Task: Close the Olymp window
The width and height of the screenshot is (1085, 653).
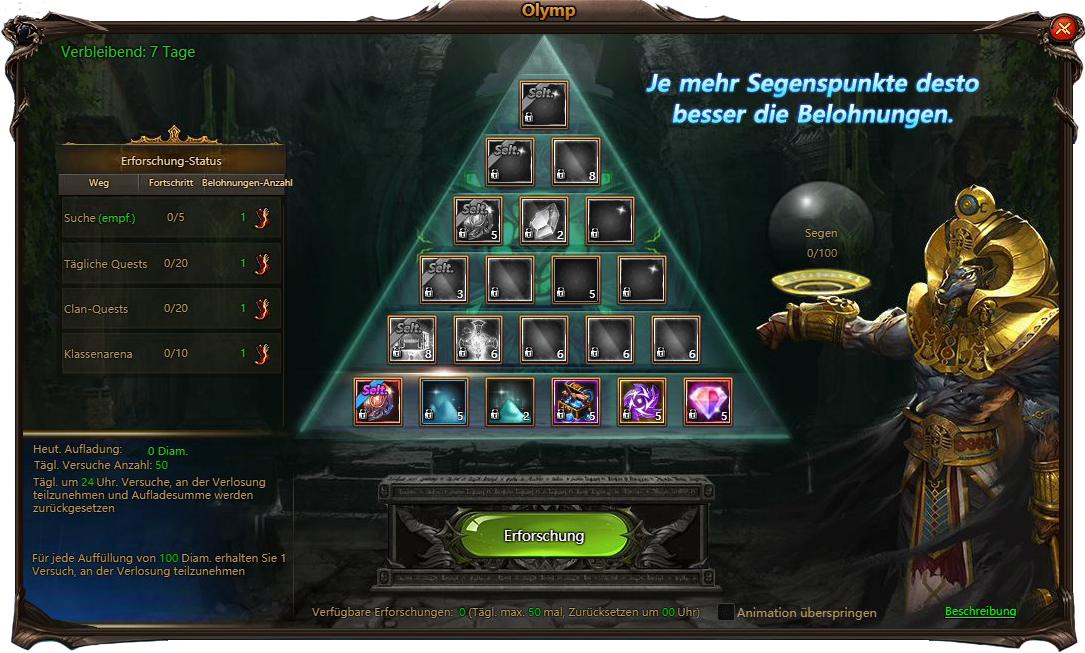Action: (1062, 29)
